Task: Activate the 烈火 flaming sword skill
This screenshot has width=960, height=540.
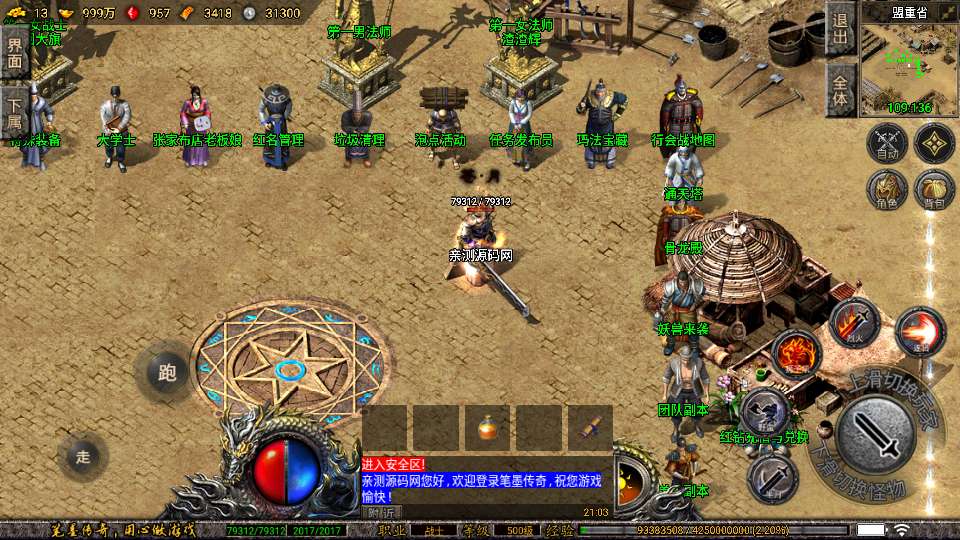Action: pos(853,323)
